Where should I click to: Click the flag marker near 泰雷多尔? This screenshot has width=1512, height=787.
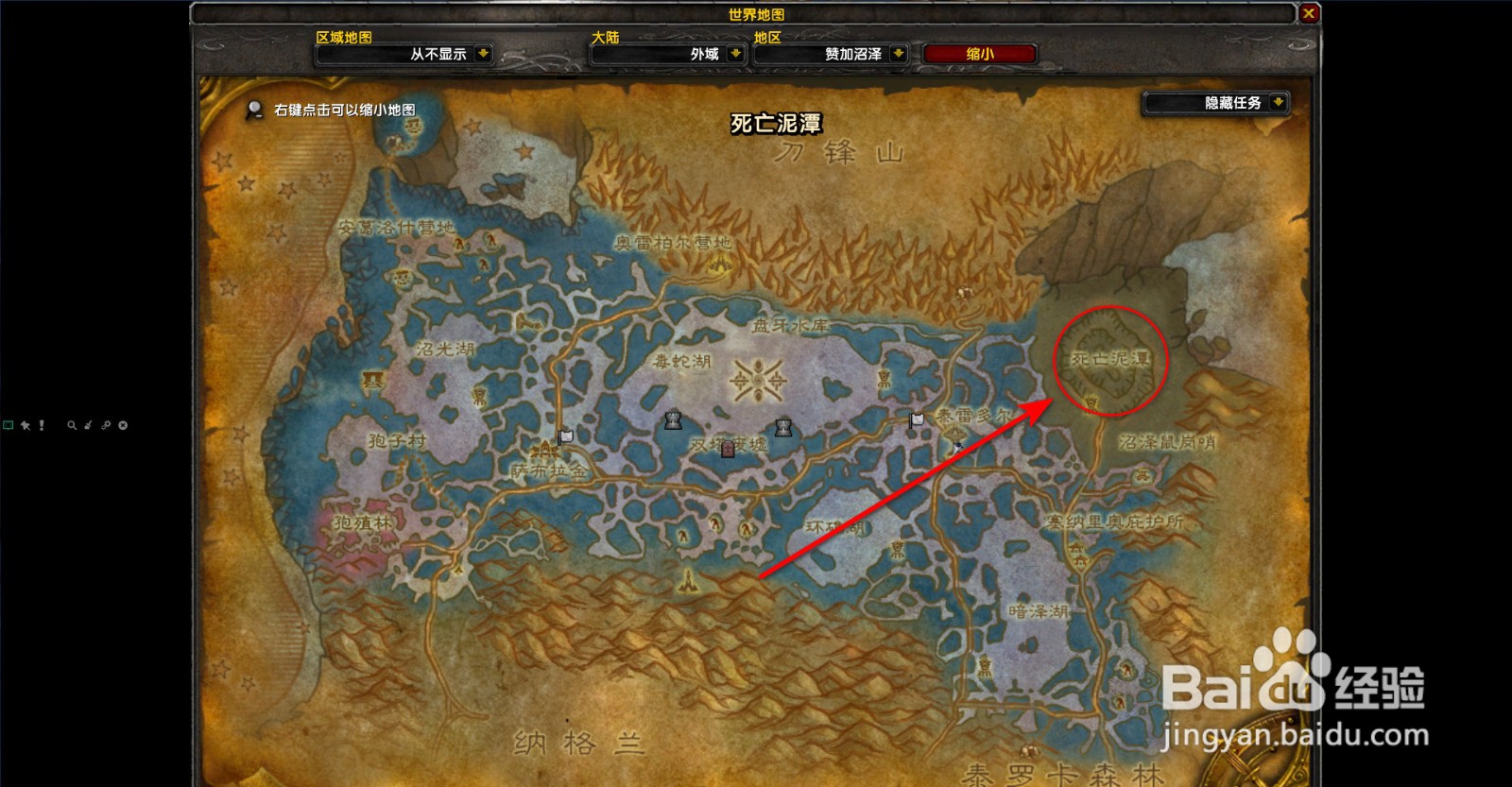[916, 420]
